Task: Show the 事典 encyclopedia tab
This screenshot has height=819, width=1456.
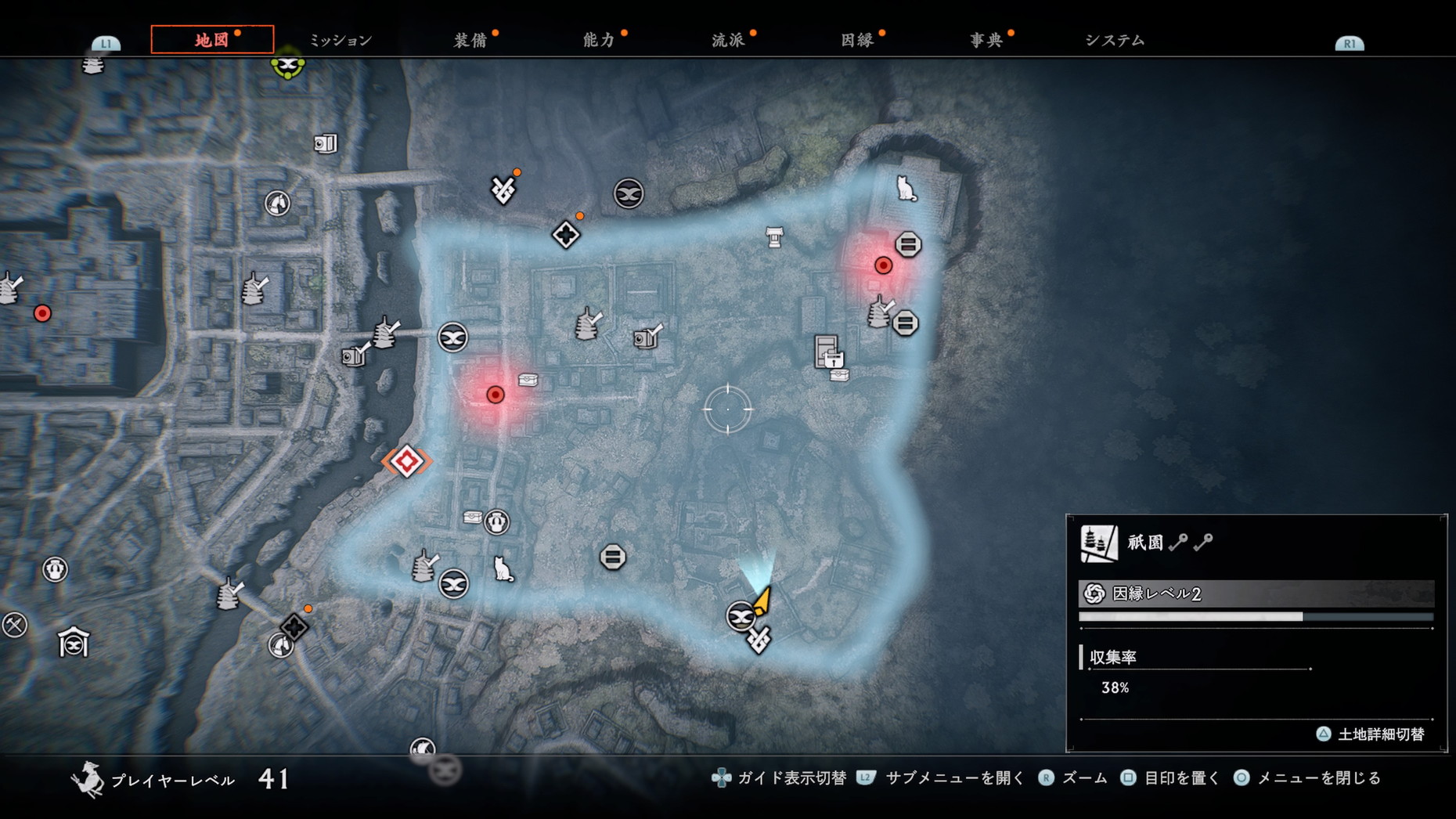Action: click(x=986, y=40)
